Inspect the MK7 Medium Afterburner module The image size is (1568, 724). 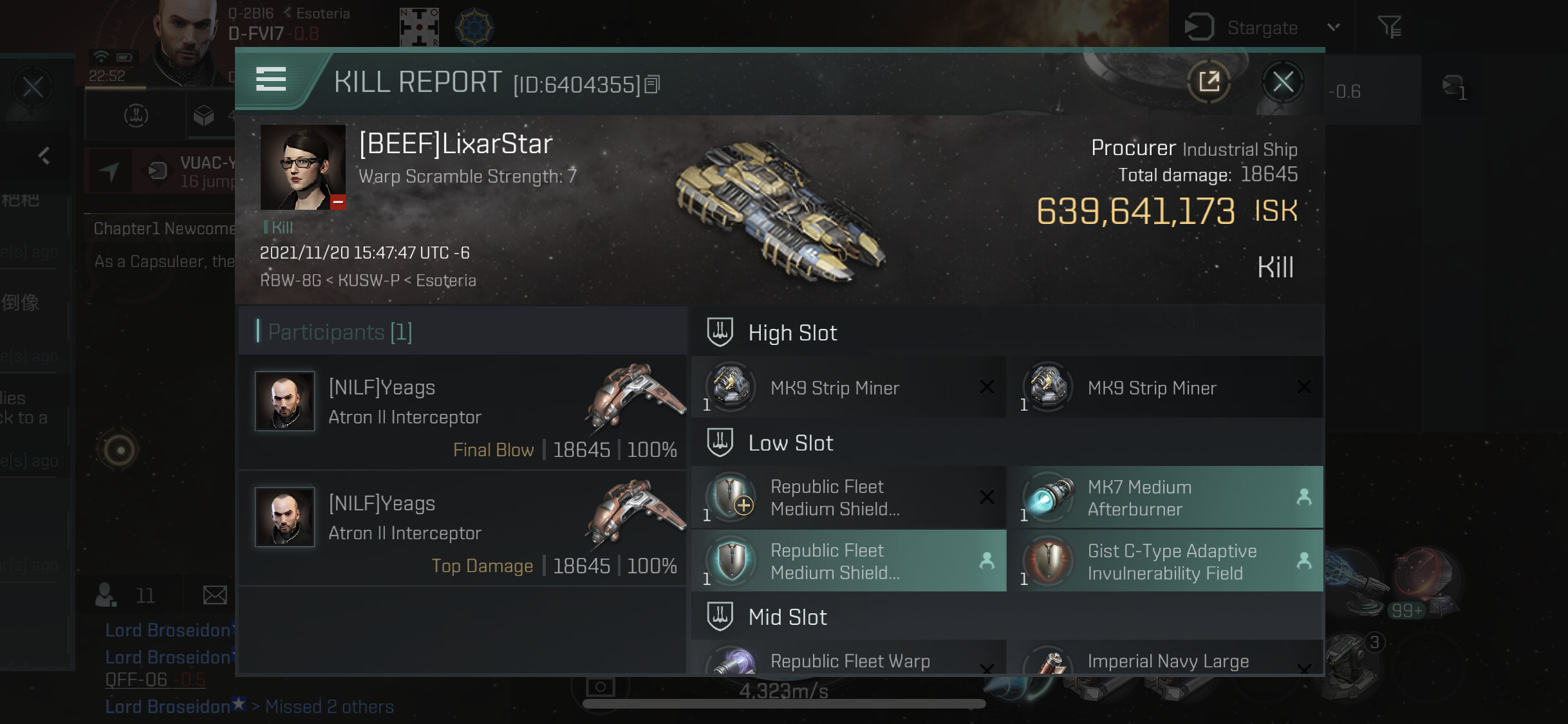click(x=1165, y=497)
